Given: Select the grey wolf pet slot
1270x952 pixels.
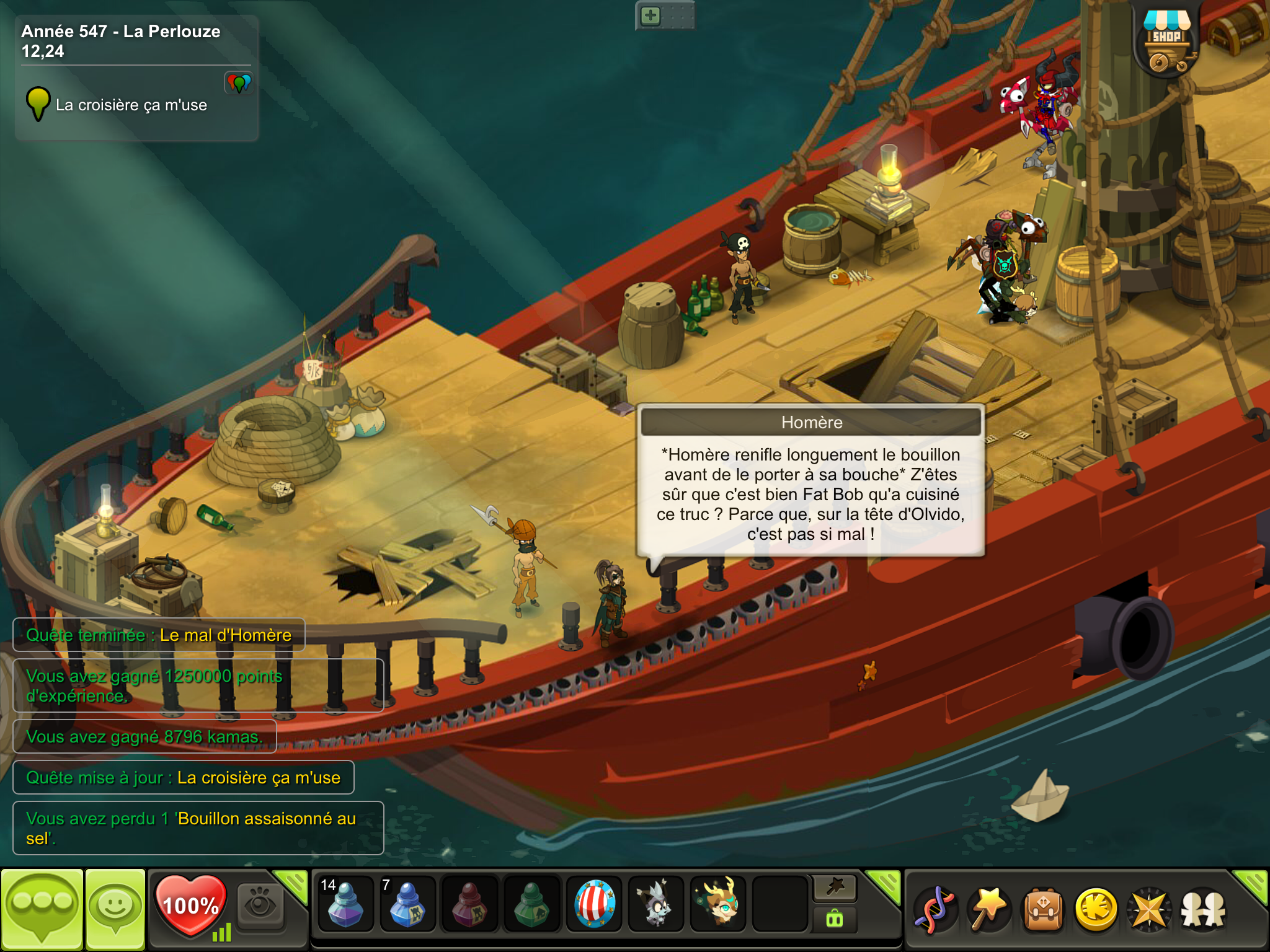Looking at the screenshot, I should click(x=656, y=903).
